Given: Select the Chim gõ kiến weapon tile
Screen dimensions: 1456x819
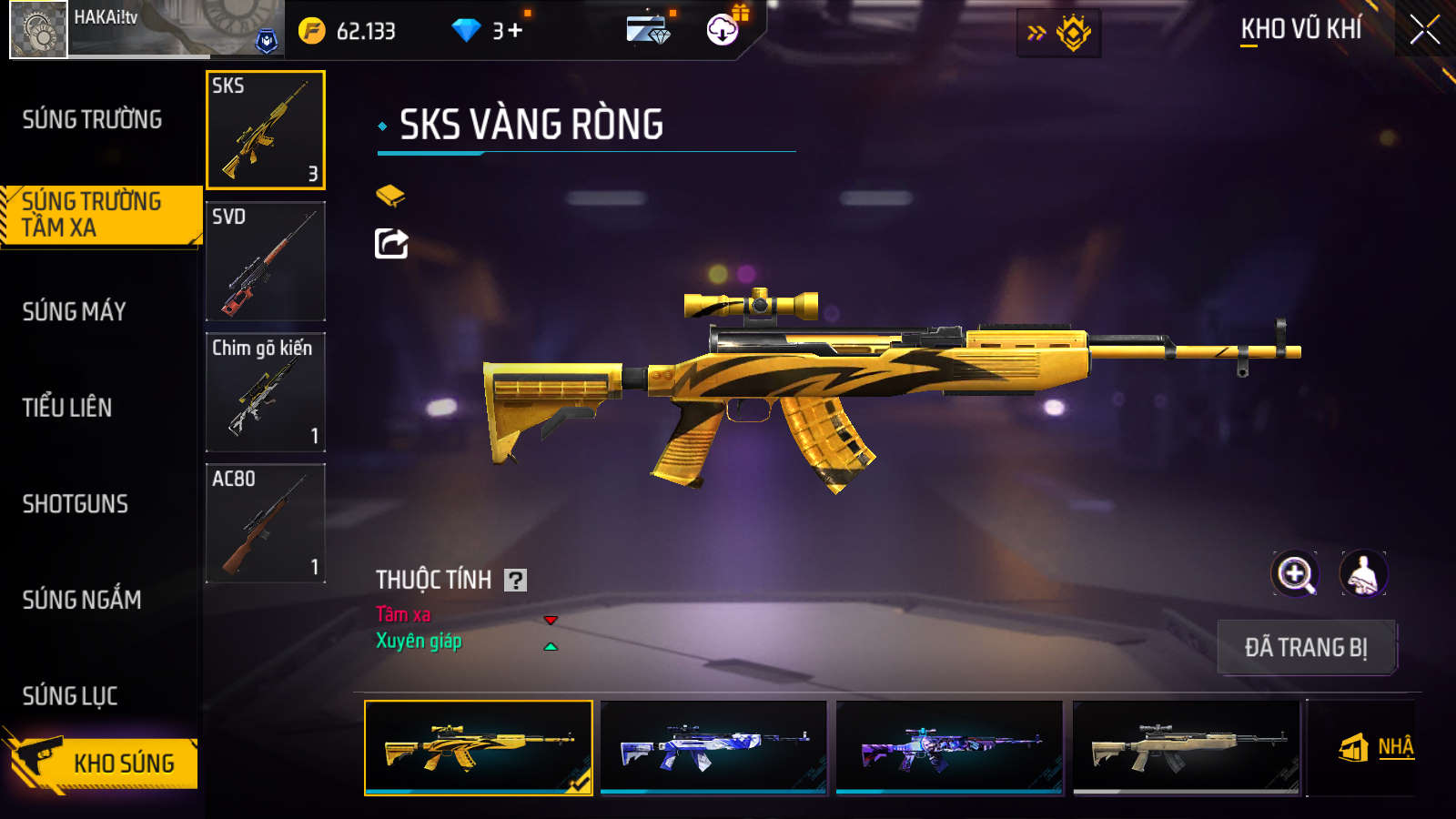Looking at the screenshot, I should point(266,392).
